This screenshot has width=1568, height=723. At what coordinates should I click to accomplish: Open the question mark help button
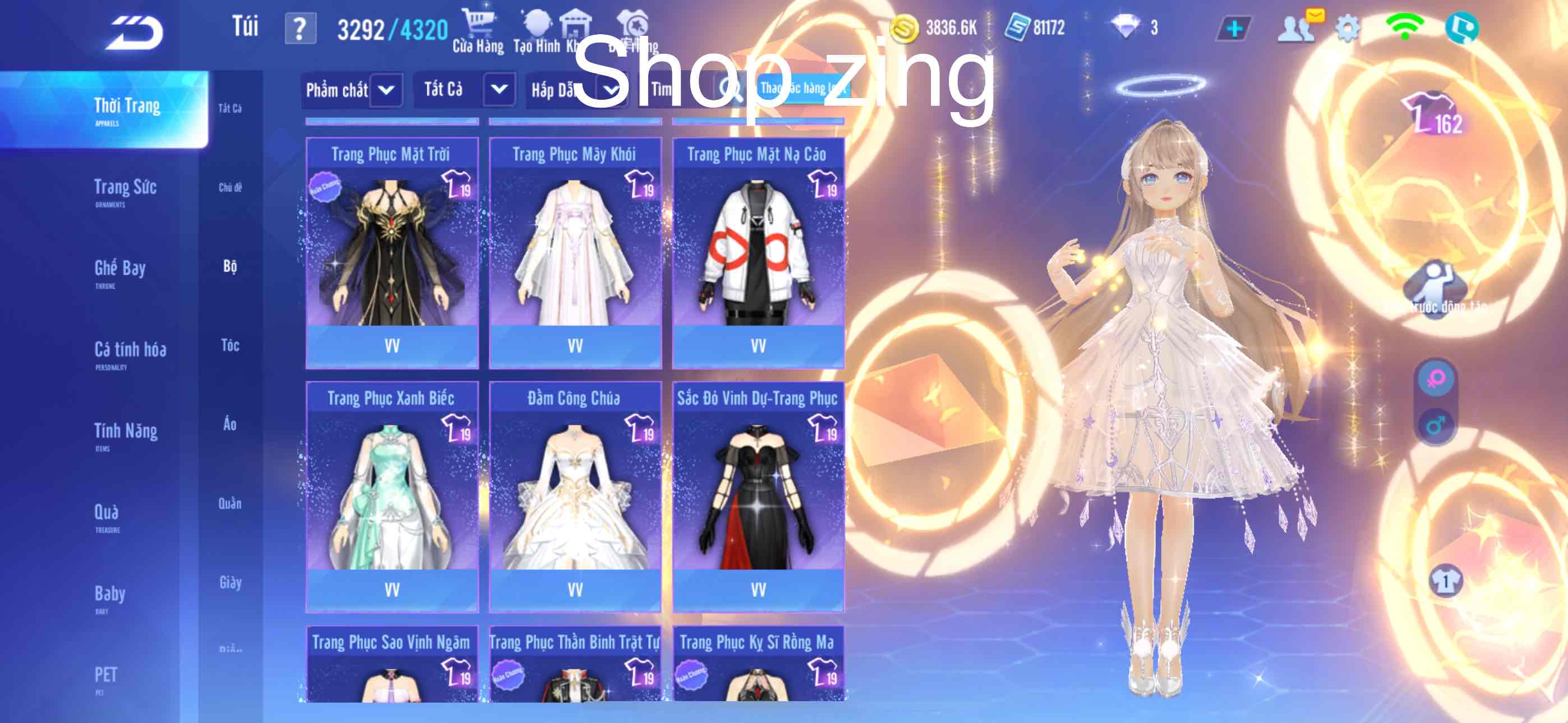tap(300, 29)
